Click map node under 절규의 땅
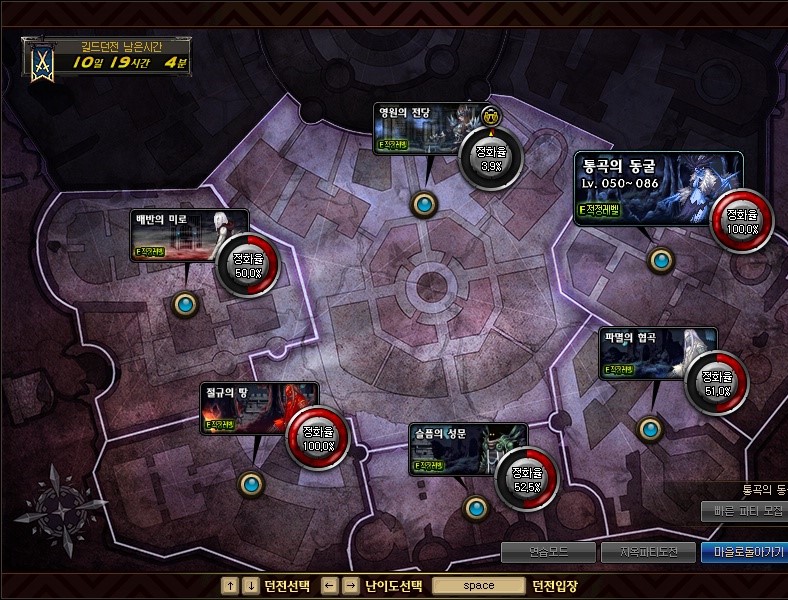Screen dimensions: 788x600 251,485
